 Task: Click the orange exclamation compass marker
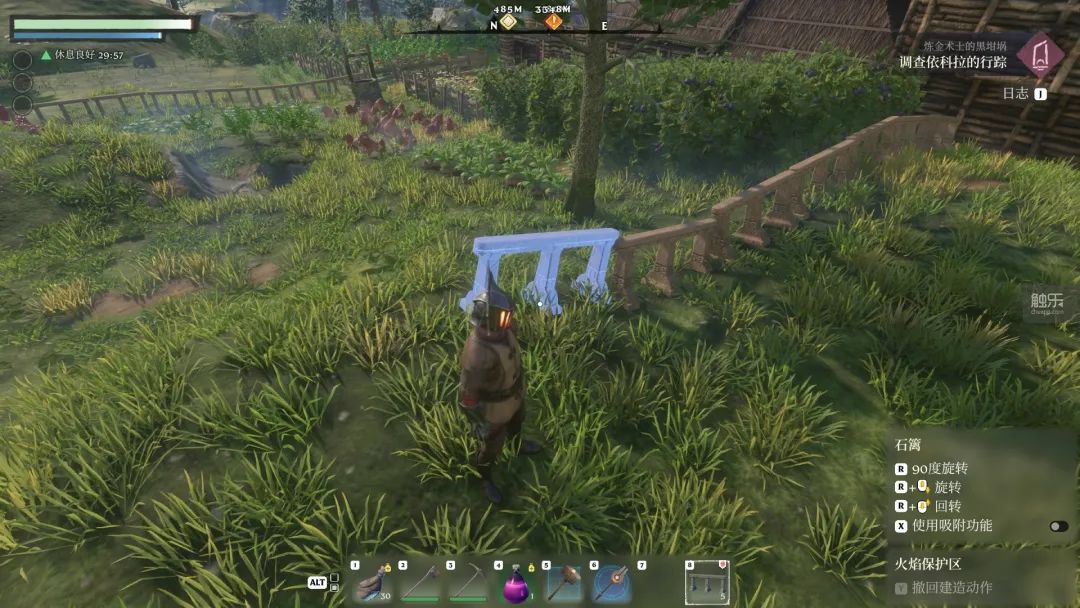(553, 21)
